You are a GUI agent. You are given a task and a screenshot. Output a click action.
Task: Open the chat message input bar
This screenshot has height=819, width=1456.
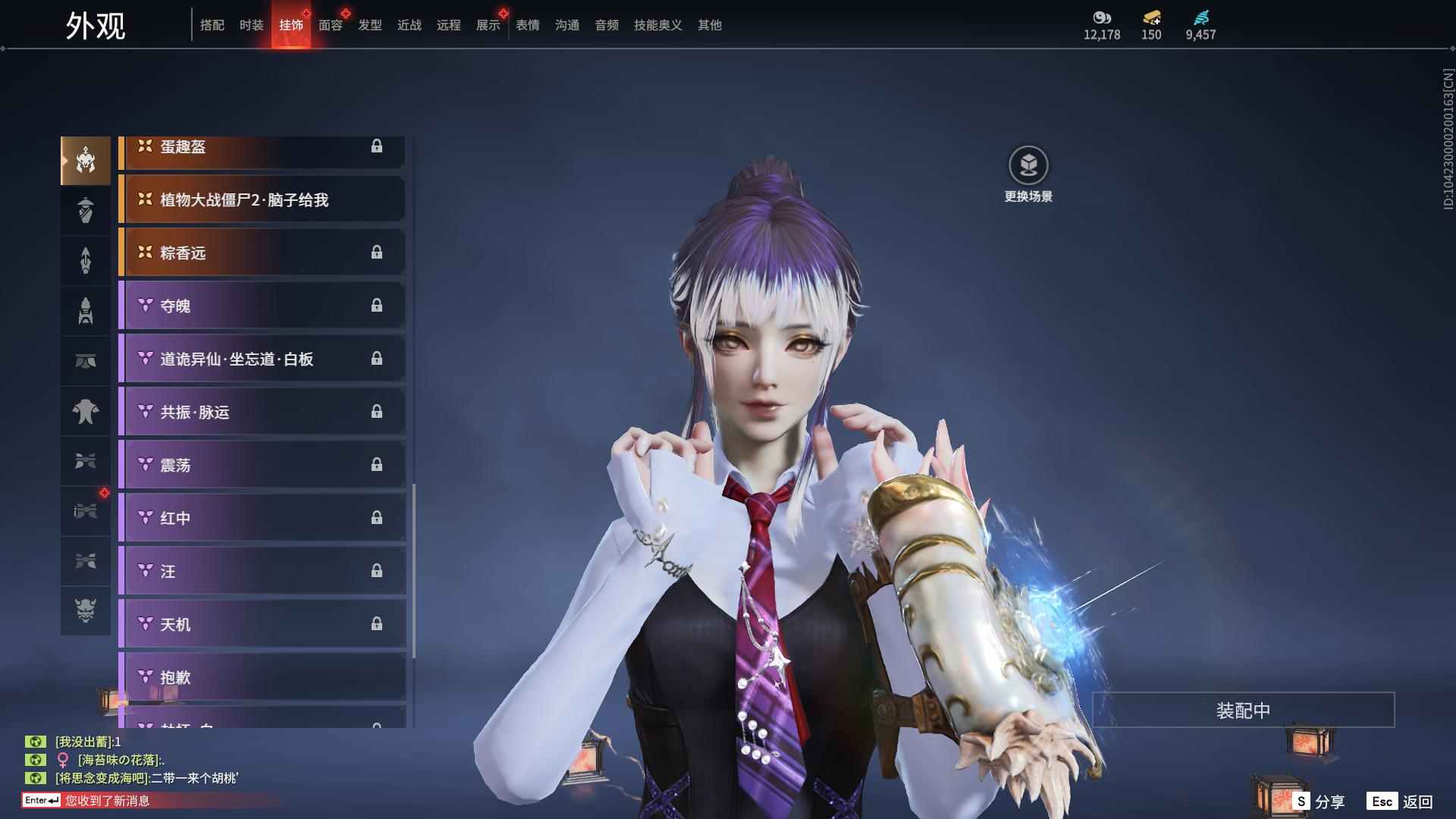[152, 801]
